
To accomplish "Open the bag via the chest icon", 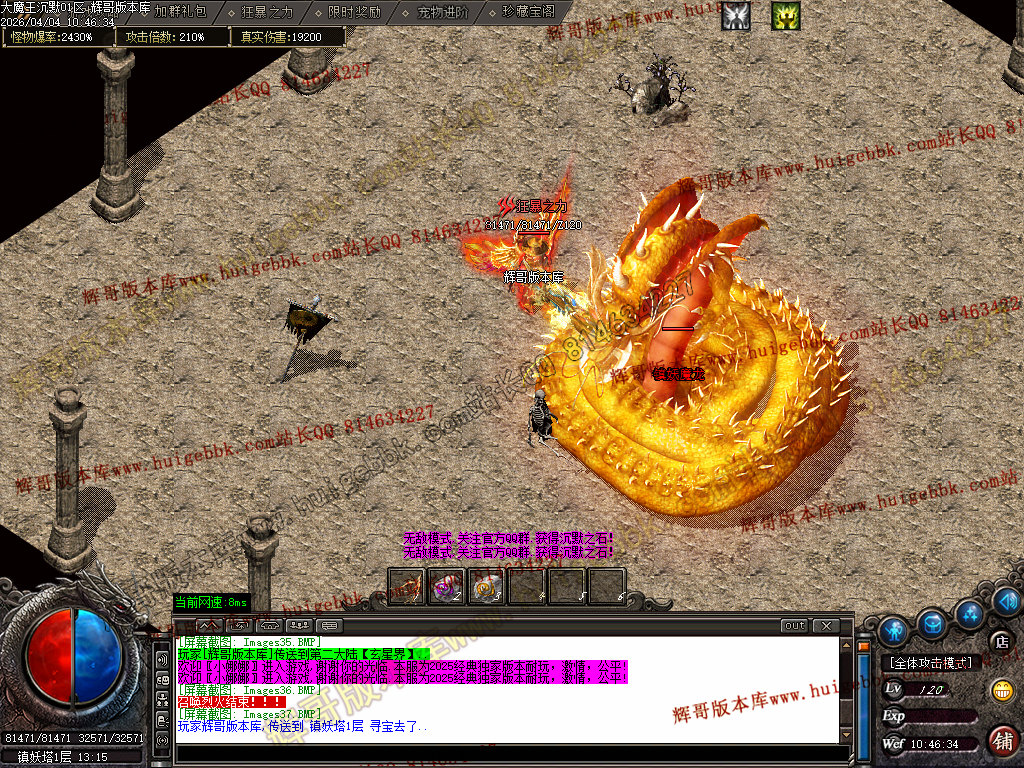I will click(x=933, y=625).
